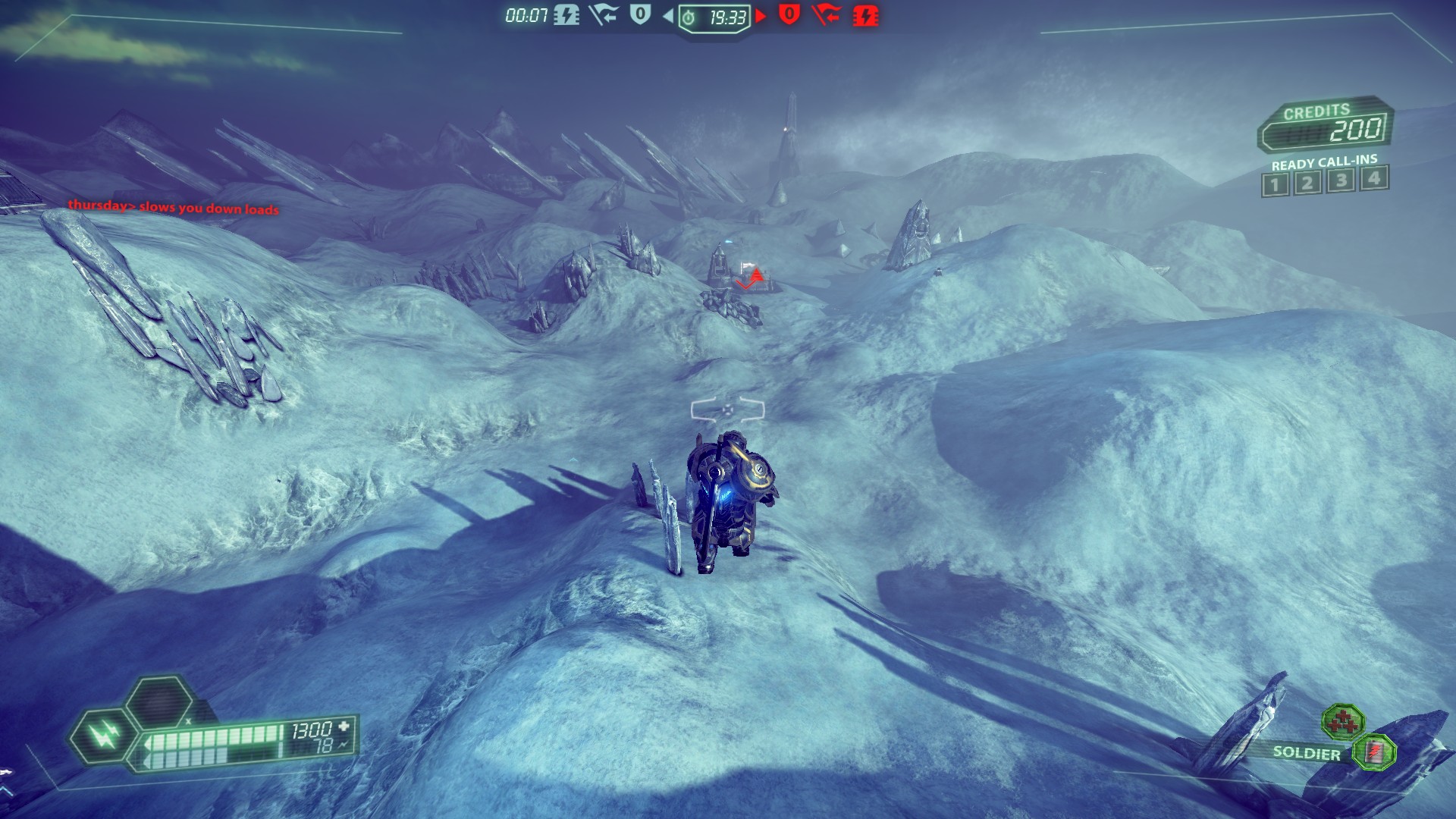Click the three red crosses perk icon
Image resolution: width=1456 pixels, height=819 pixels.
[x=1343, y=721]
